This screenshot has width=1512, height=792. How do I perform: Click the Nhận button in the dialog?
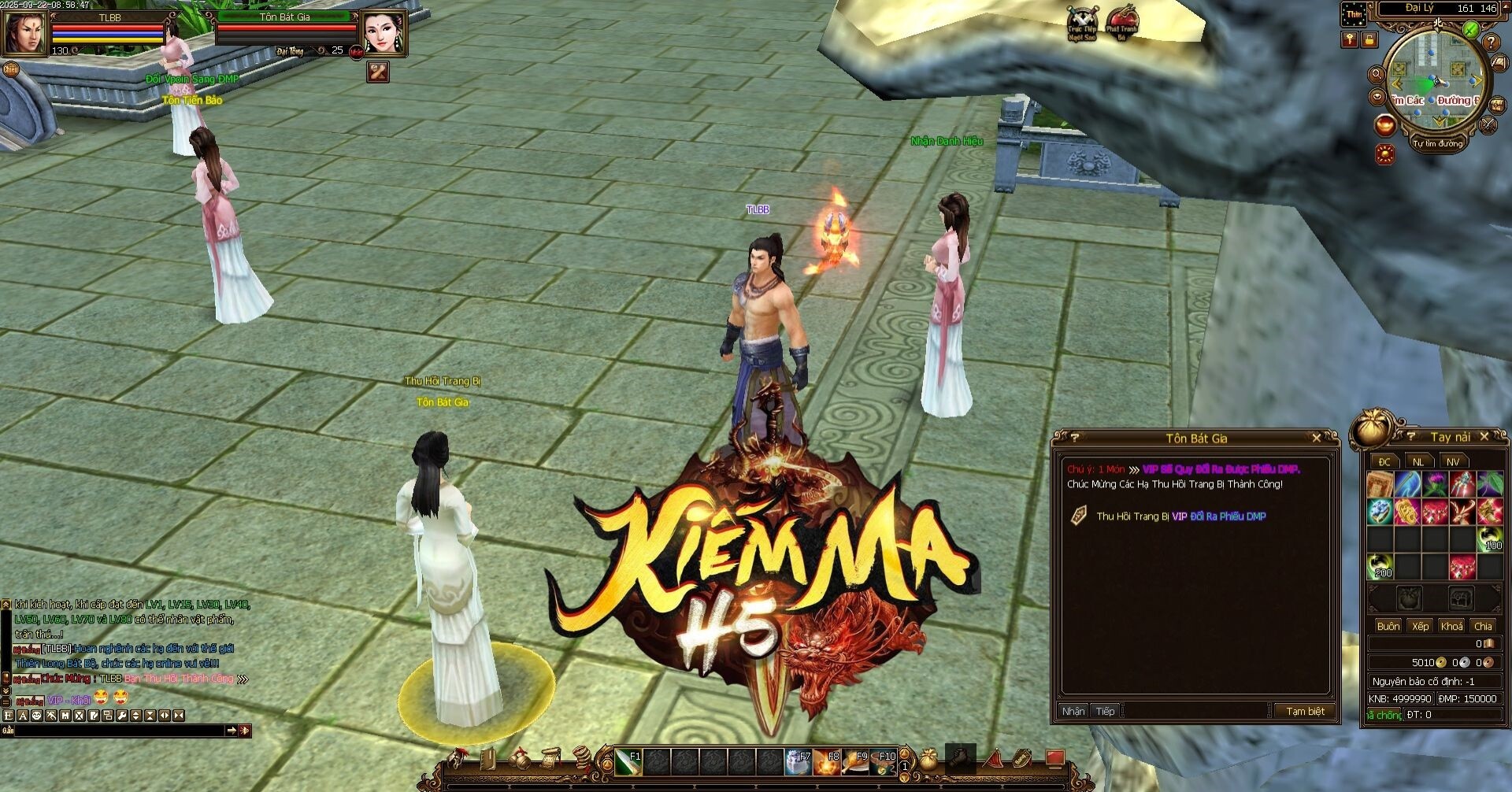pos(1073,711)
